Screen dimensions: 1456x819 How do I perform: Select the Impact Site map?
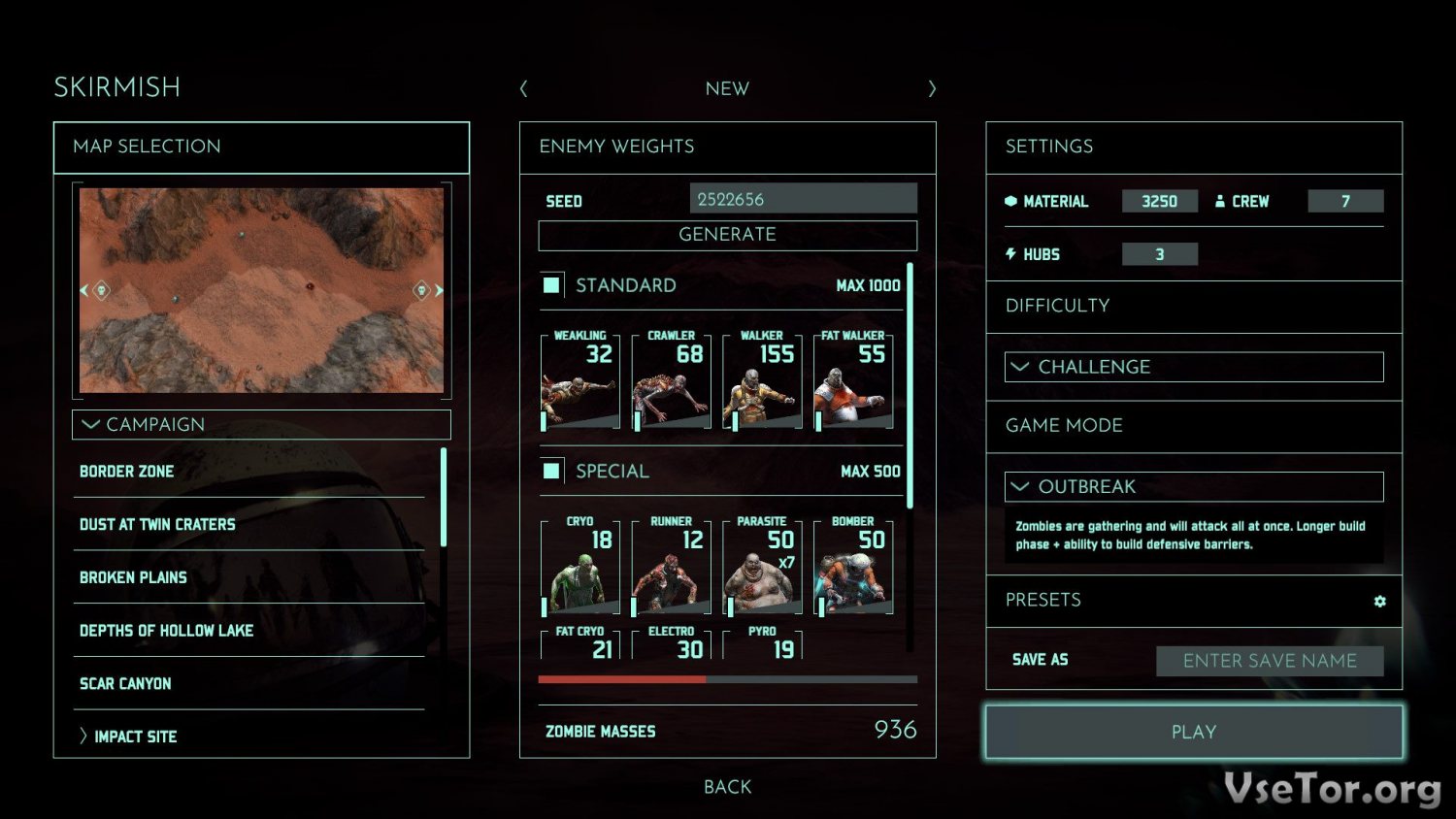135,737
